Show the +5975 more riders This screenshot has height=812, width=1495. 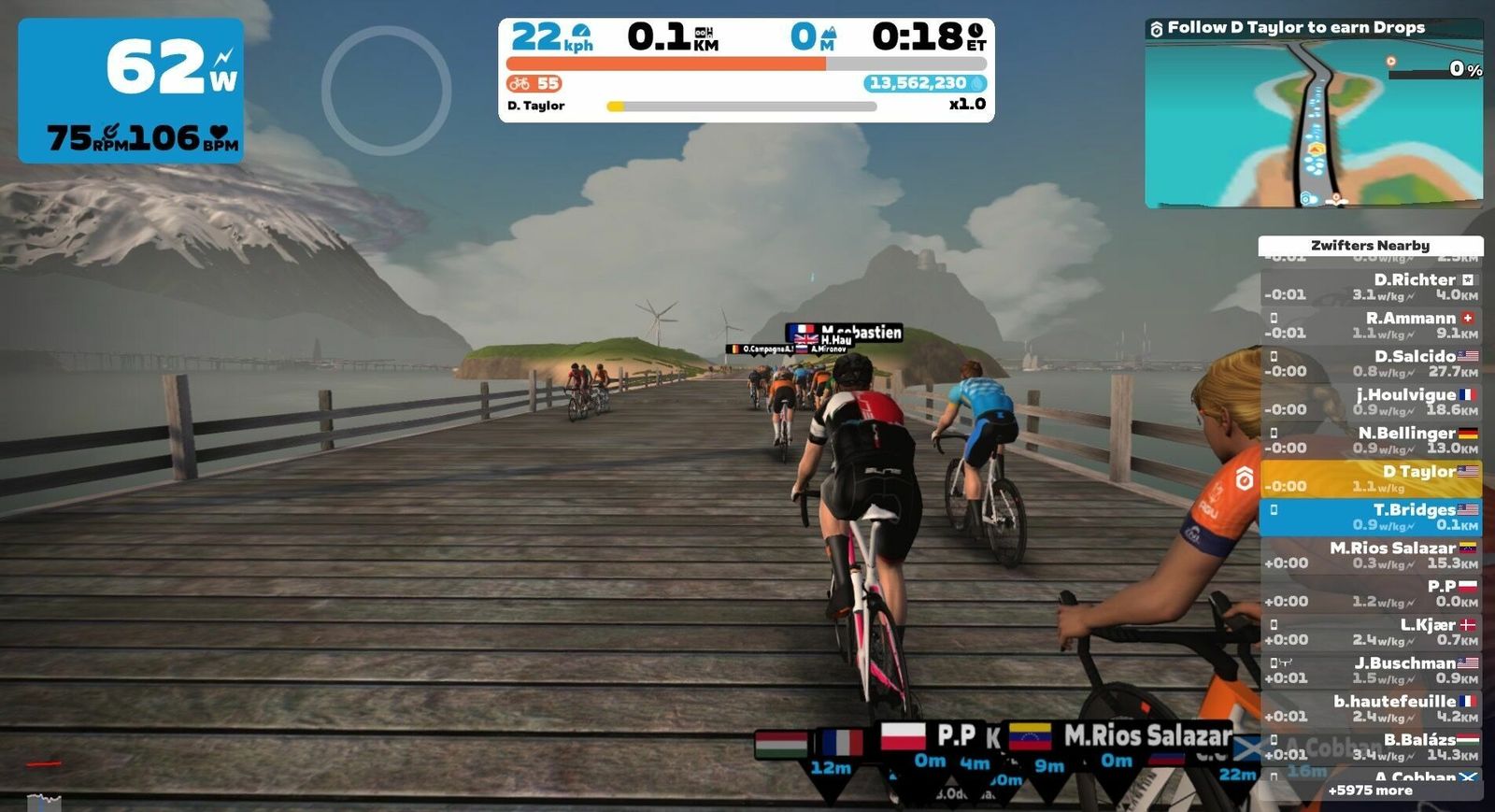[1370, 791]
